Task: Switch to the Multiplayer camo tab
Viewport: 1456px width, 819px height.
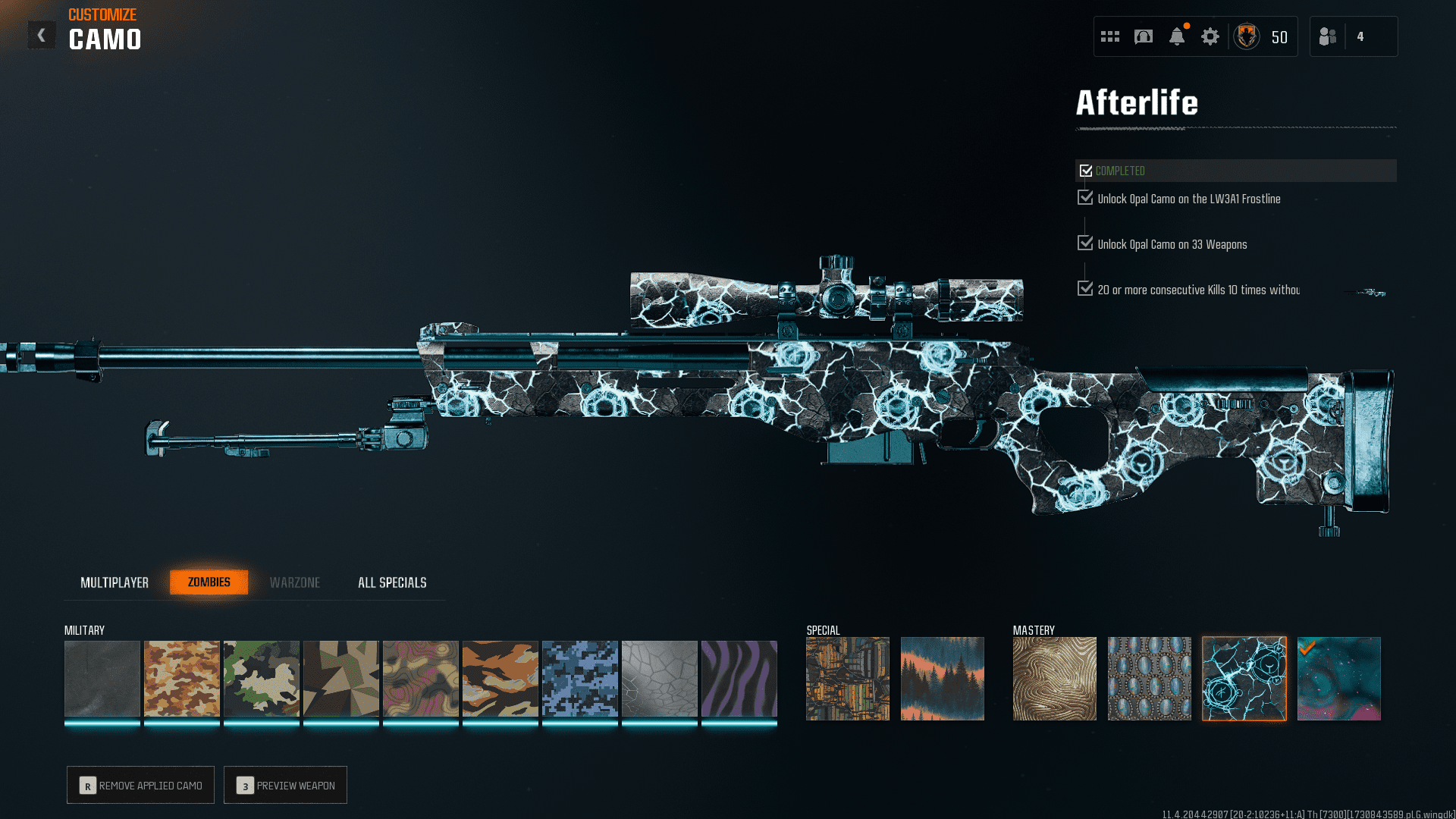Action: 115,582
